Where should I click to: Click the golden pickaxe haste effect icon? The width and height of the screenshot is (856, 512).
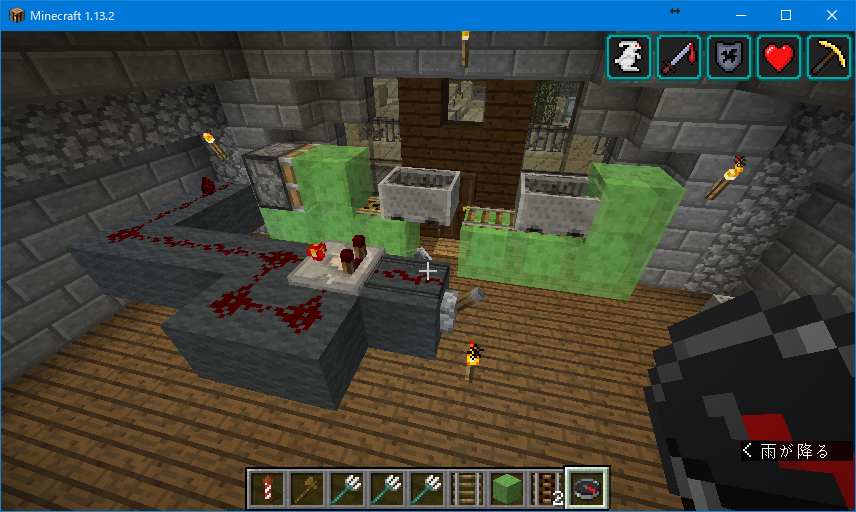tap(829, 57)
